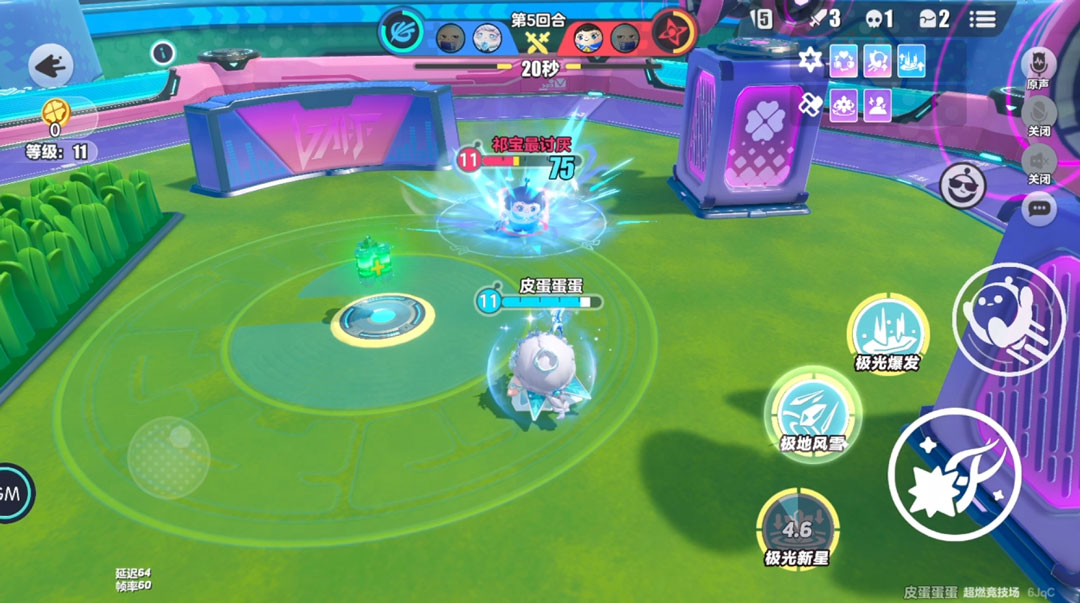The width and height of the screenshot is (1080, 603).
Task: Use the main comet attack button
Action: pyautogui.click(x=954, y=473)
